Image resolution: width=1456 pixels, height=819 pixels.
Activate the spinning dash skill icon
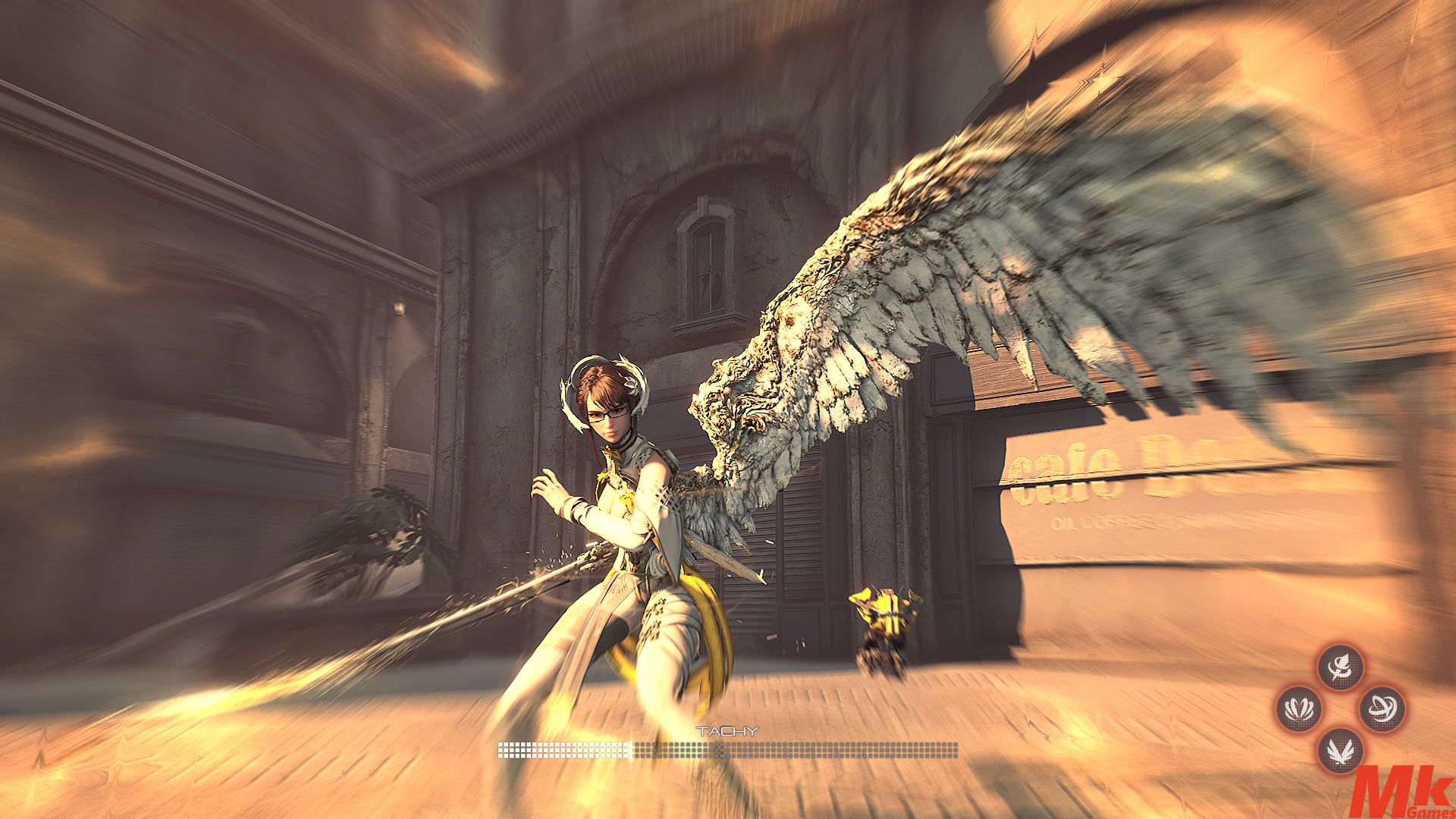tap(1340, 667)
